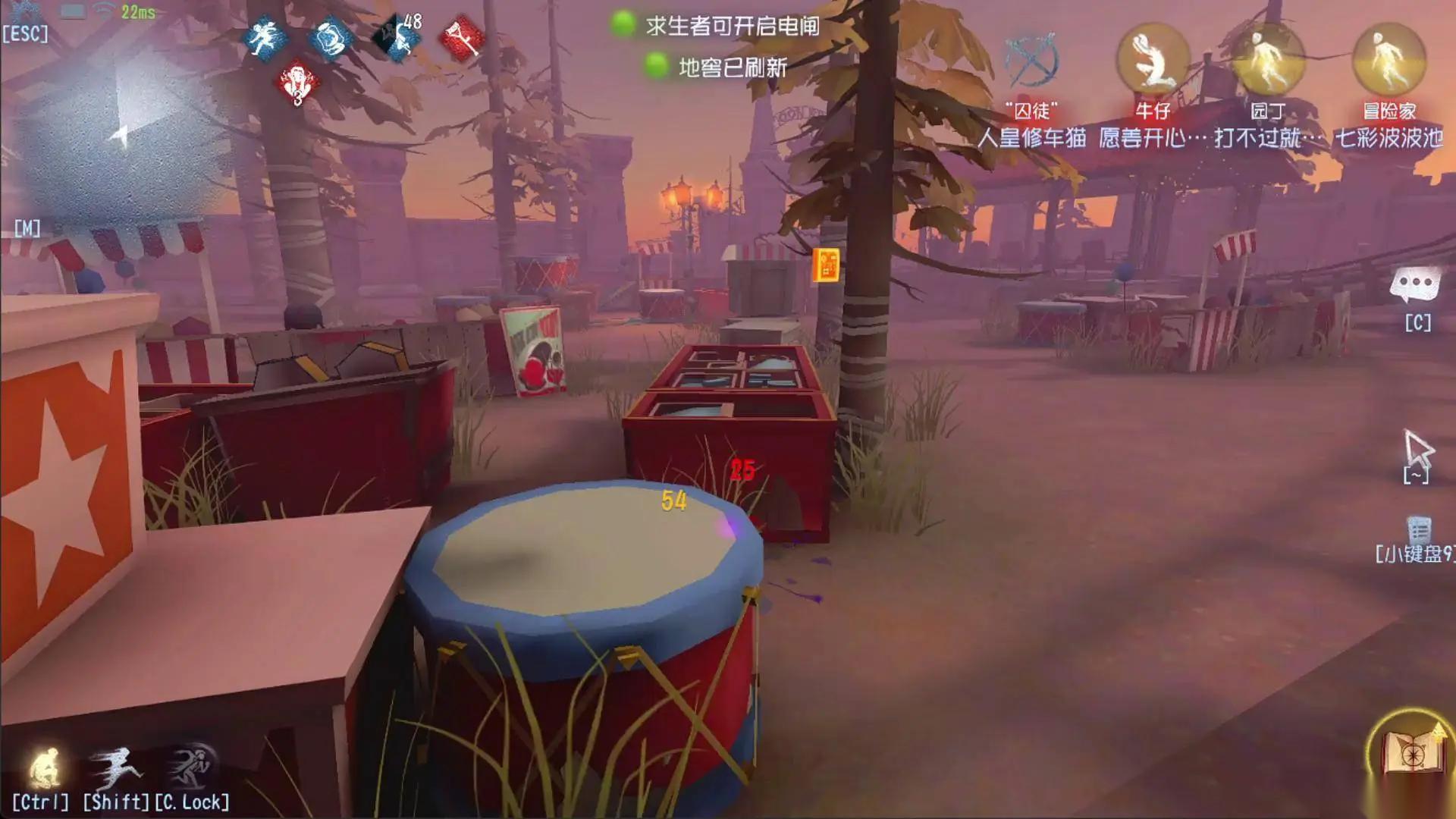The width and height of the screenshot is (1456, 819).
Task: View the 冒险家 survivor status icon
Action: (x=1389, y=61)
